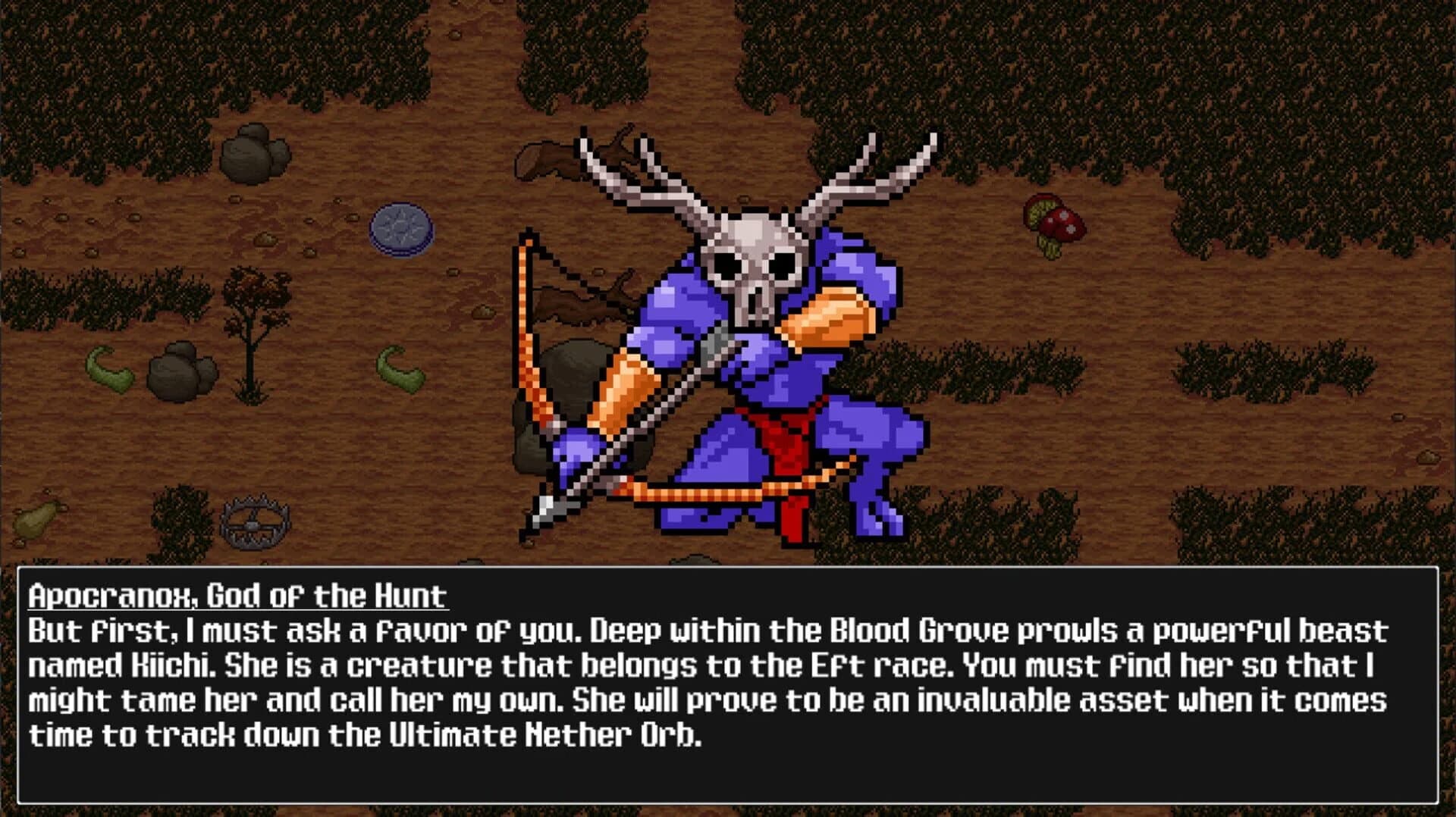Select the gray boulder beside the tree
1456x817 pixels.
[178, 371]
